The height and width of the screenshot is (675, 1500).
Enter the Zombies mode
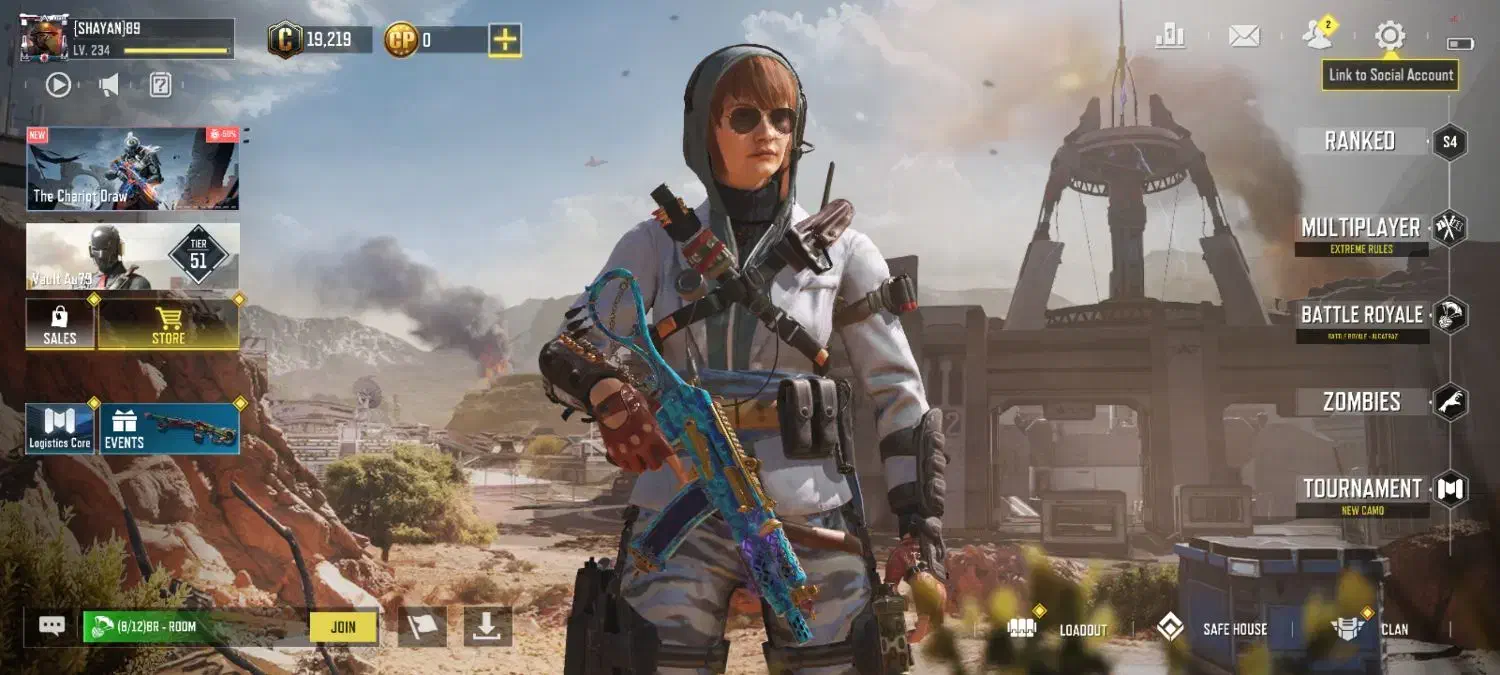[x=1361, y=402]
